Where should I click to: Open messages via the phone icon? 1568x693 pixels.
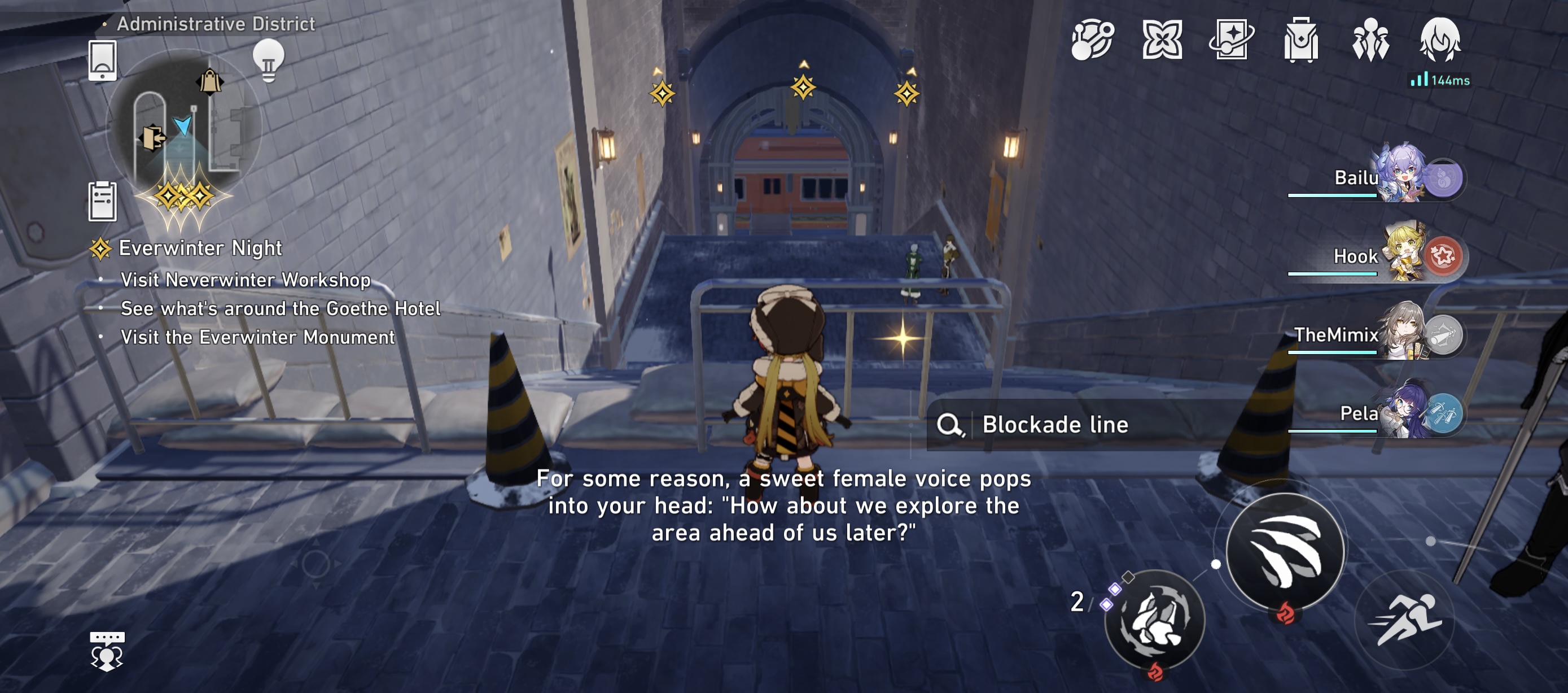[103, 61]
